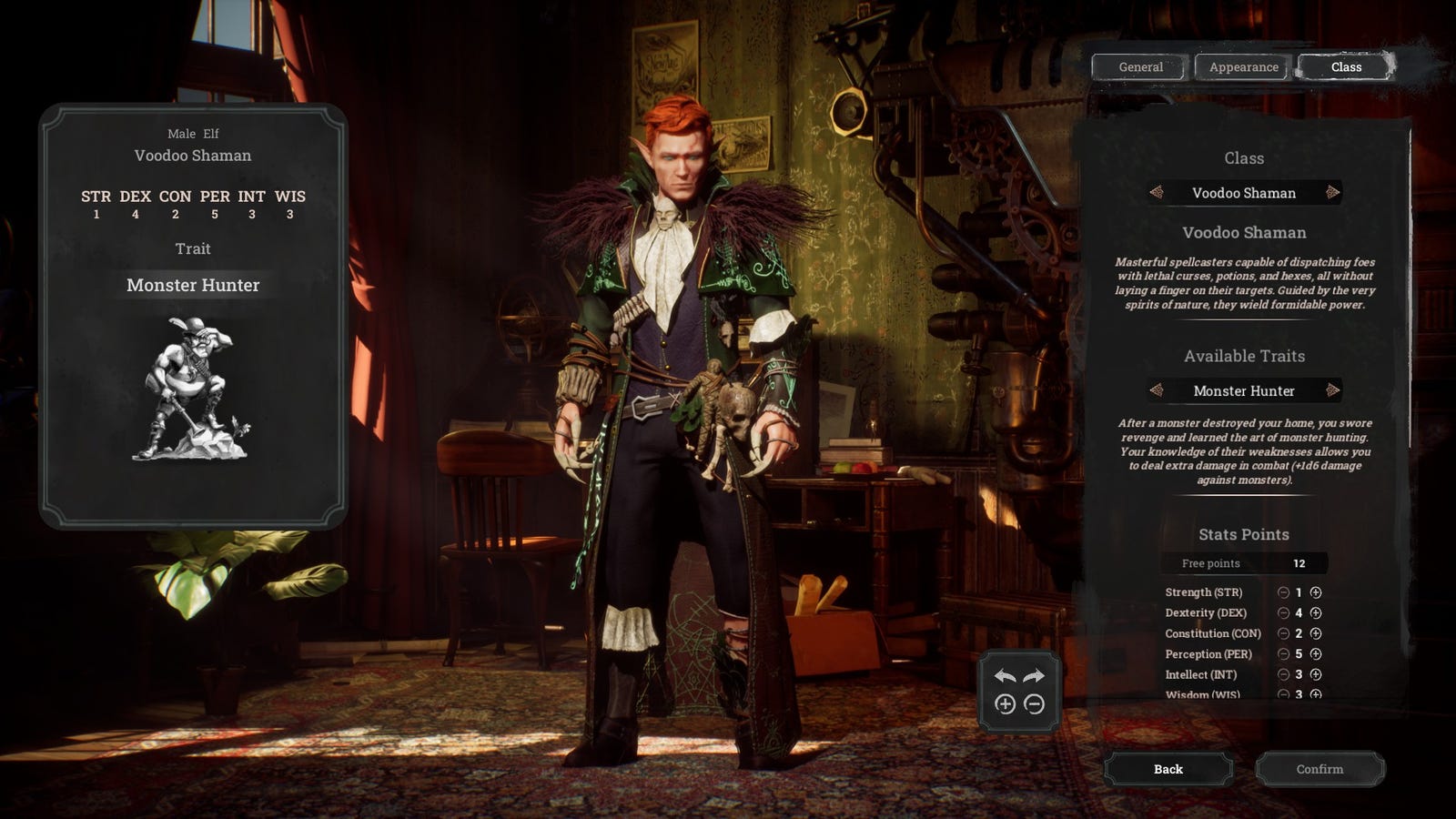The width and height of the screenshot is (1456, 819).
Task: Select the Class tab
Action: pyautogui.click(x=1346, y=67)
